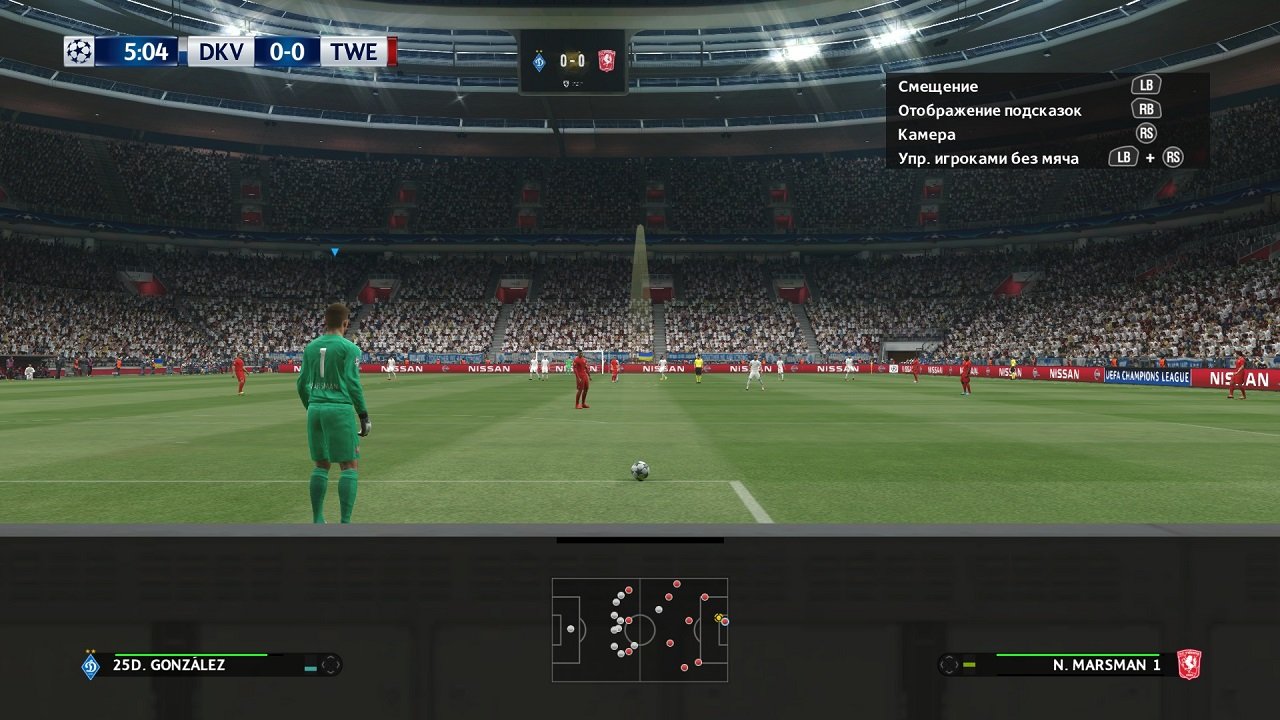
Task: Click the Twente emblem beside N. Marsman's name
Action: click(x=1190, y=661)
